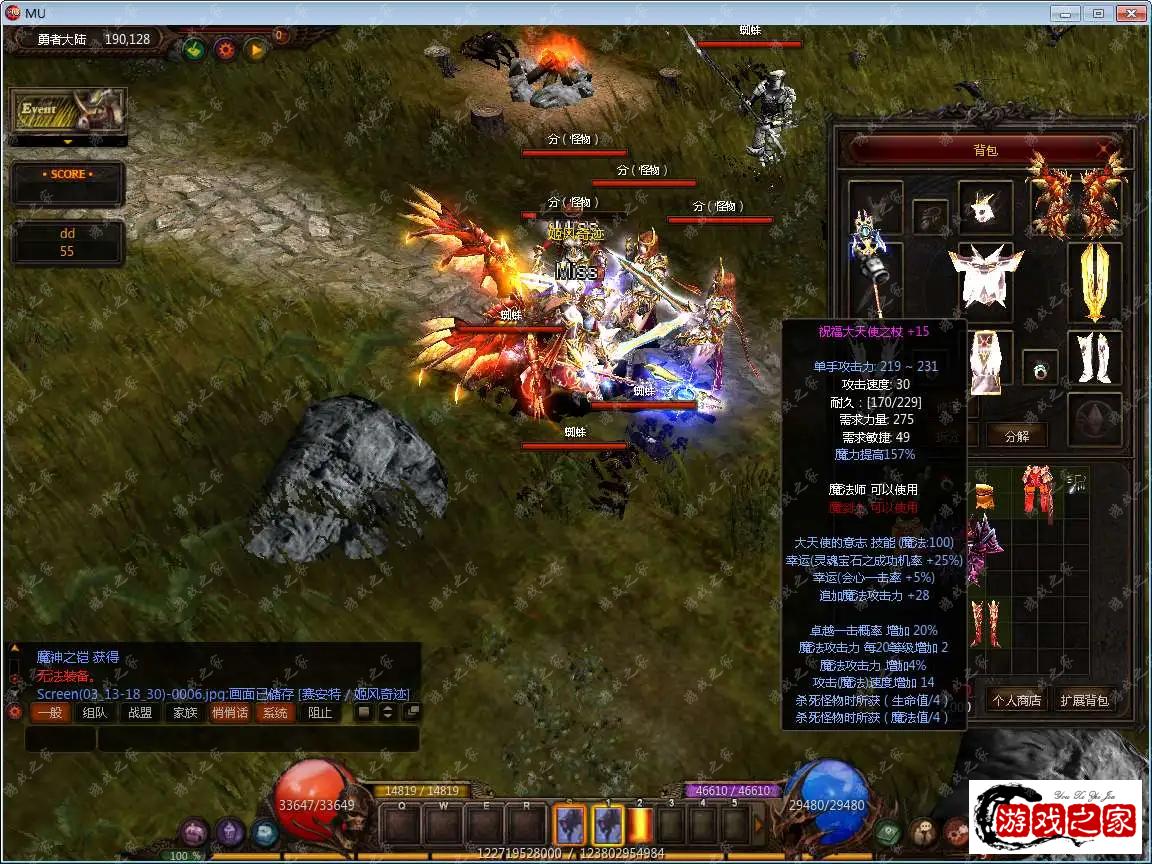This screenshot has width=1152, height=864.
Task: Switch chat to the 一般 general tab
Action: tap(50, 713)
